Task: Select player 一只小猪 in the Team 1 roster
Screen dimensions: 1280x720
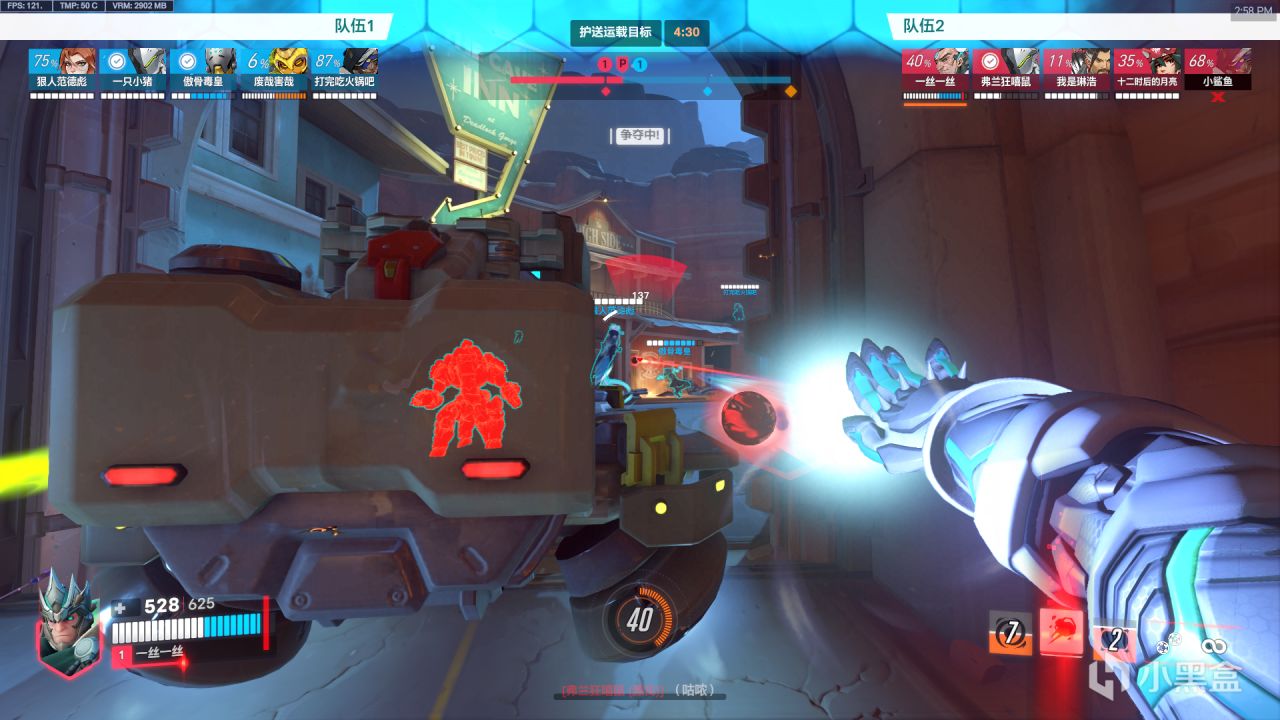Action: (133, 68)
